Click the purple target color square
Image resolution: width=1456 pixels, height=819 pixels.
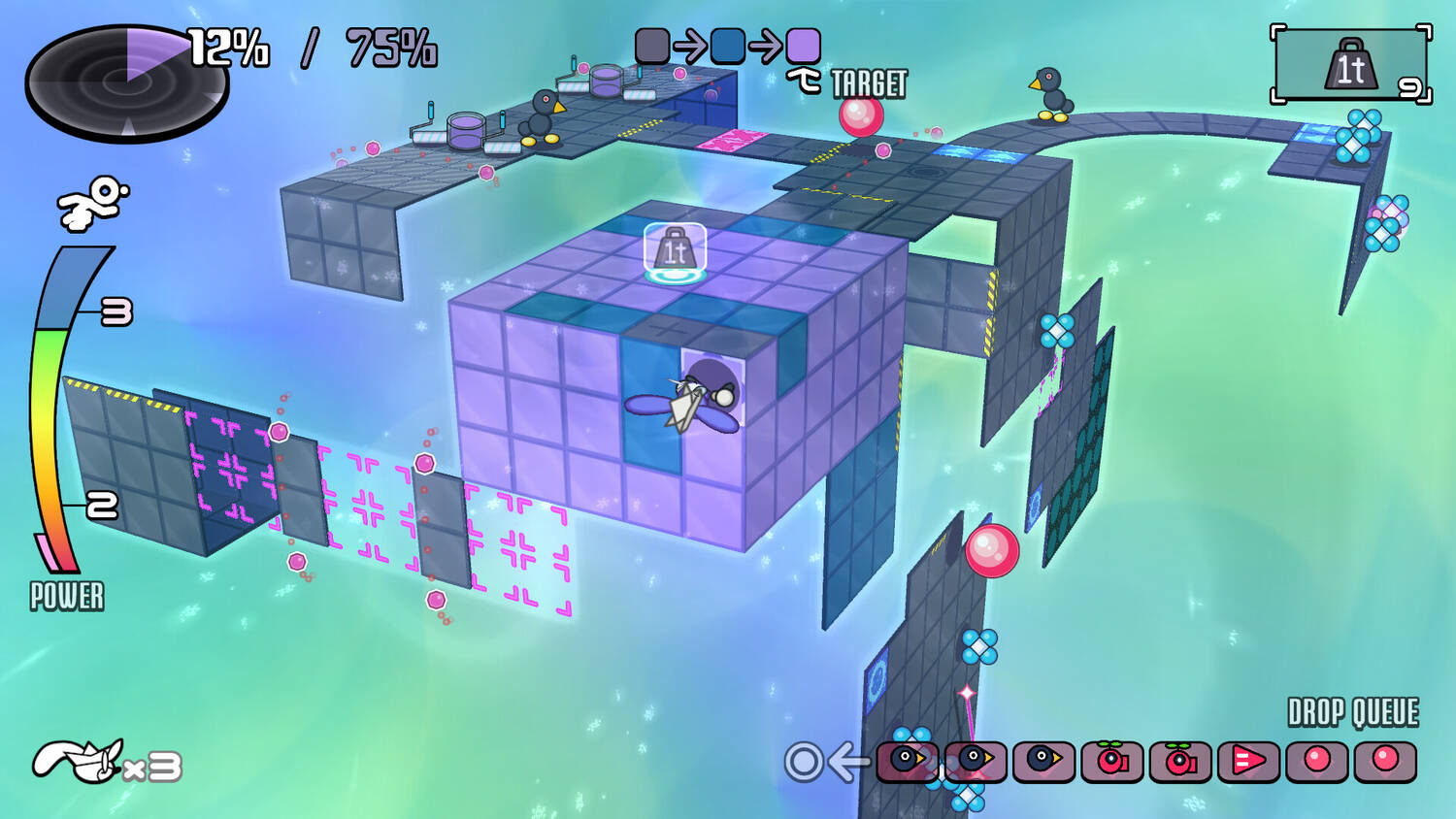coord(803,46)
